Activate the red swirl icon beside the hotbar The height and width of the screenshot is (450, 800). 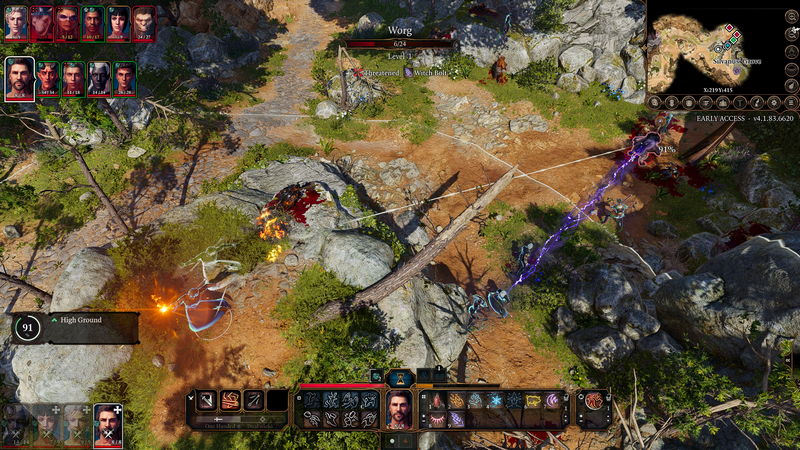coord(593,400)
